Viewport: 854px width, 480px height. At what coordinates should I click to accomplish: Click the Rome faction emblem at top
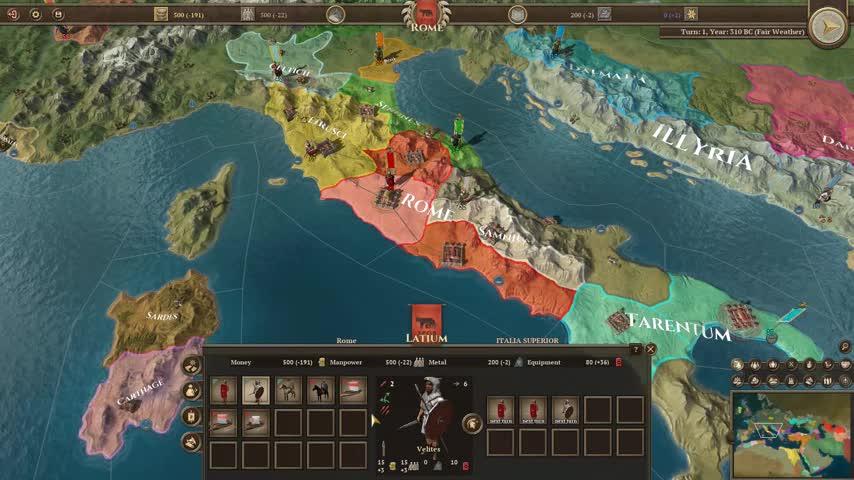pyautogui.click(x=427, y=13)
